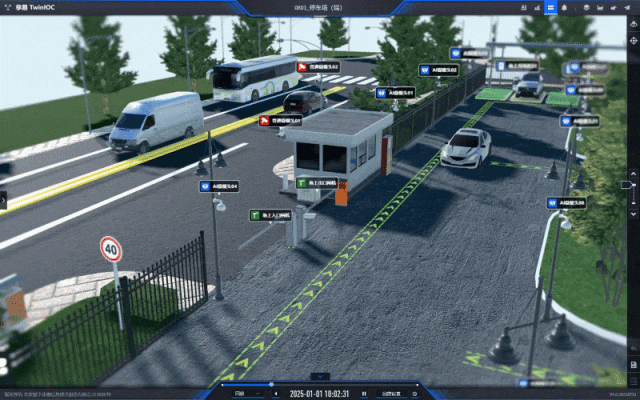
Task: Open the bell alerts icon
Action: pyautogui.click(x=563, y=7)
